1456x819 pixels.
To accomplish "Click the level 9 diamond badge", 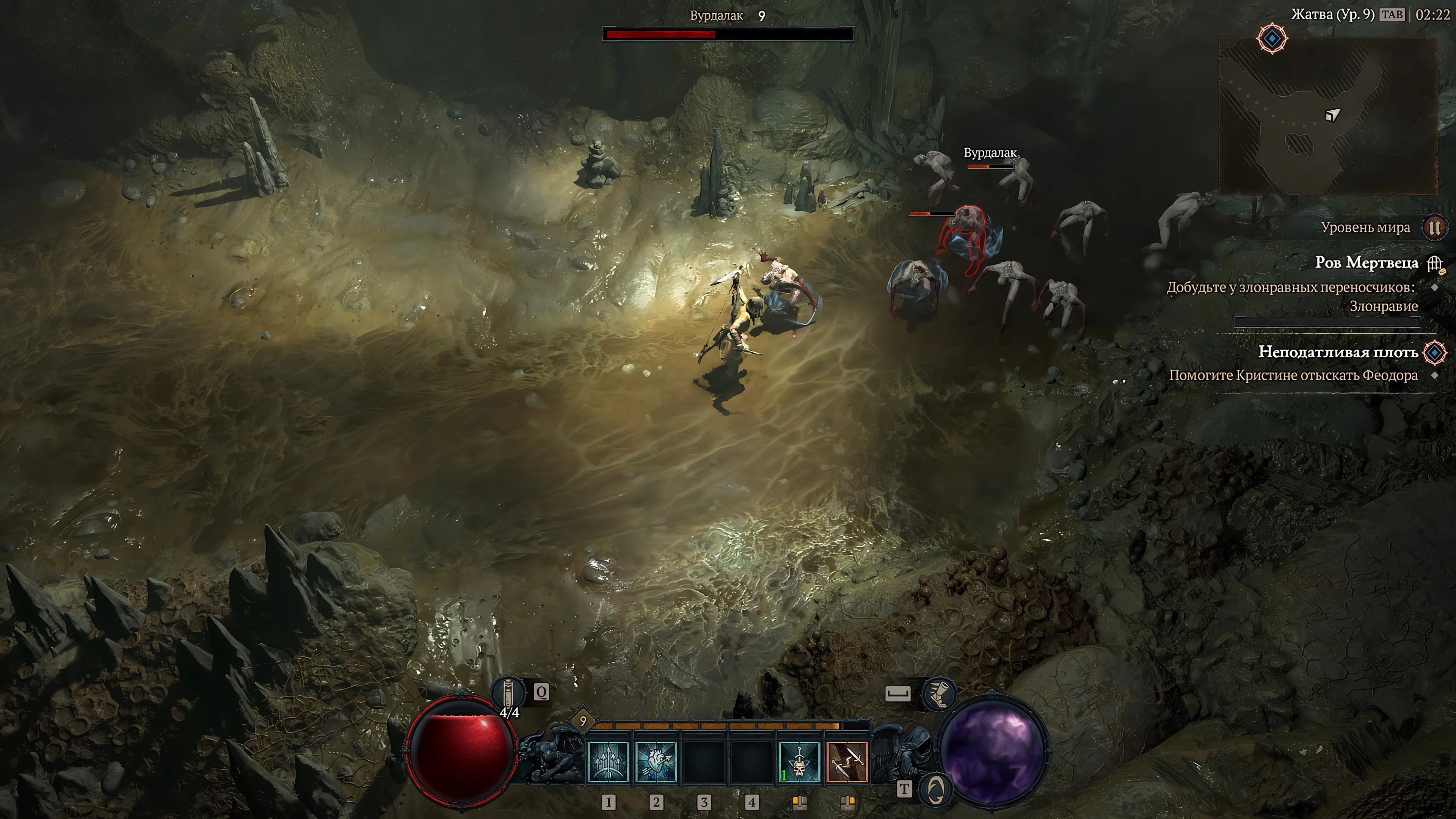I will pyautogui.click(x=583, y=721).
